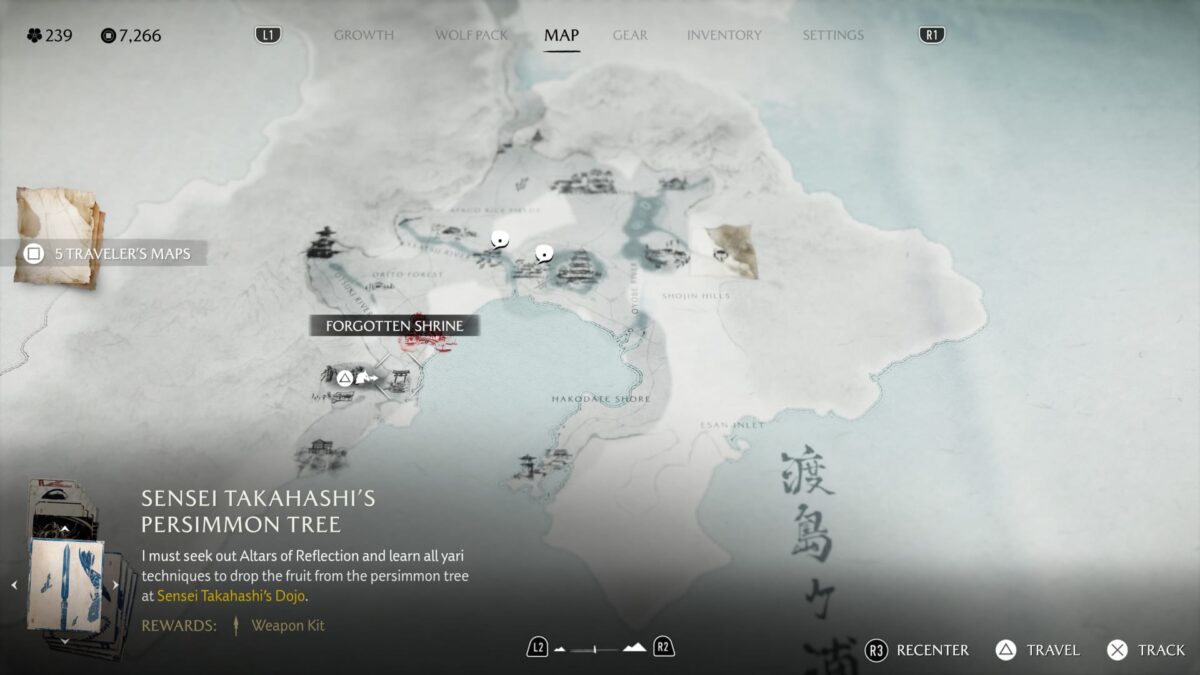Viewport: 1200px width, 675px height.
Task: Open the Wolf Pack tab
Action: (471, 35)
